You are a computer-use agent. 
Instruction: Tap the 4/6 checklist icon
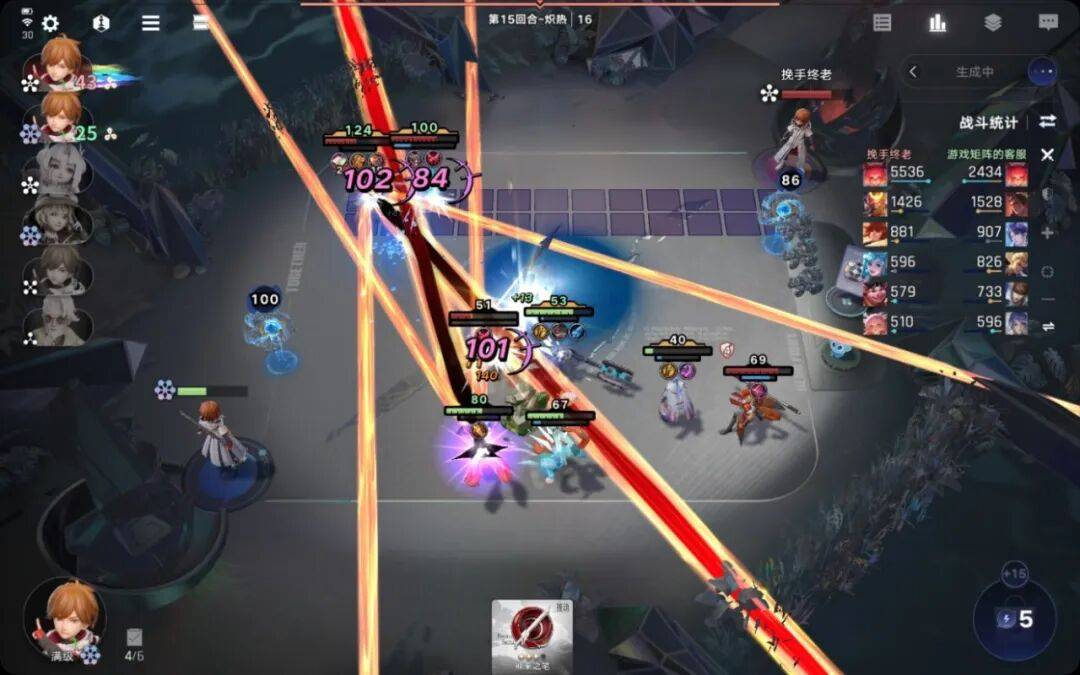click(134, 637)
